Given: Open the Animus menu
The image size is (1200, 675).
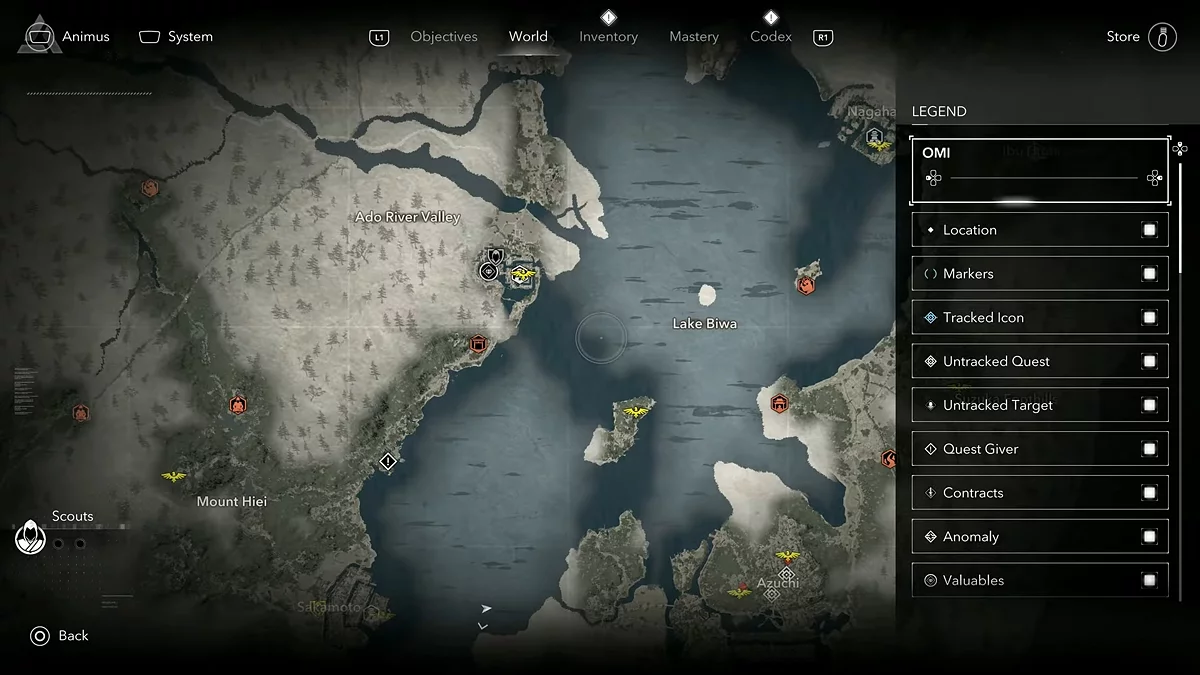Looking at the screenshot, I should (x=68, y=37).
